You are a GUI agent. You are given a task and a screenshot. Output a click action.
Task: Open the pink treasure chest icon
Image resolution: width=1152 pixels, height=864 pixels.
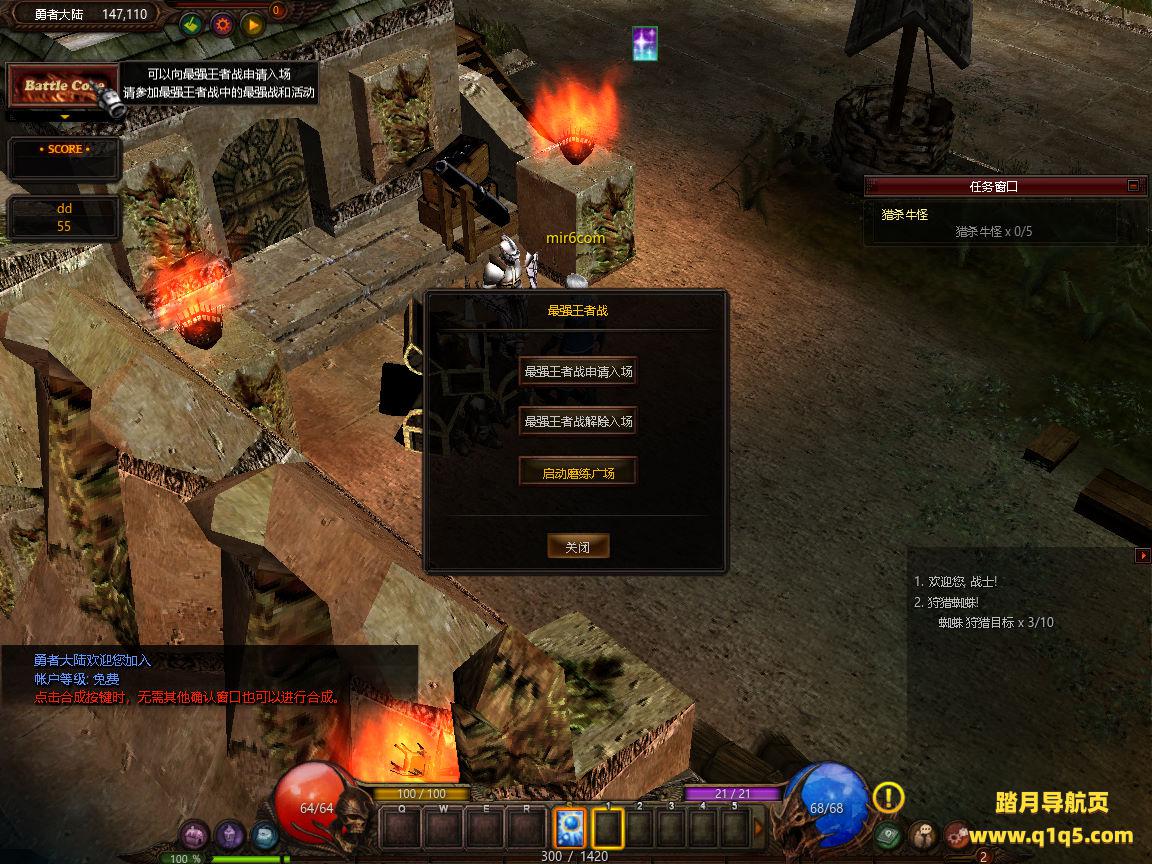[194, 834]
